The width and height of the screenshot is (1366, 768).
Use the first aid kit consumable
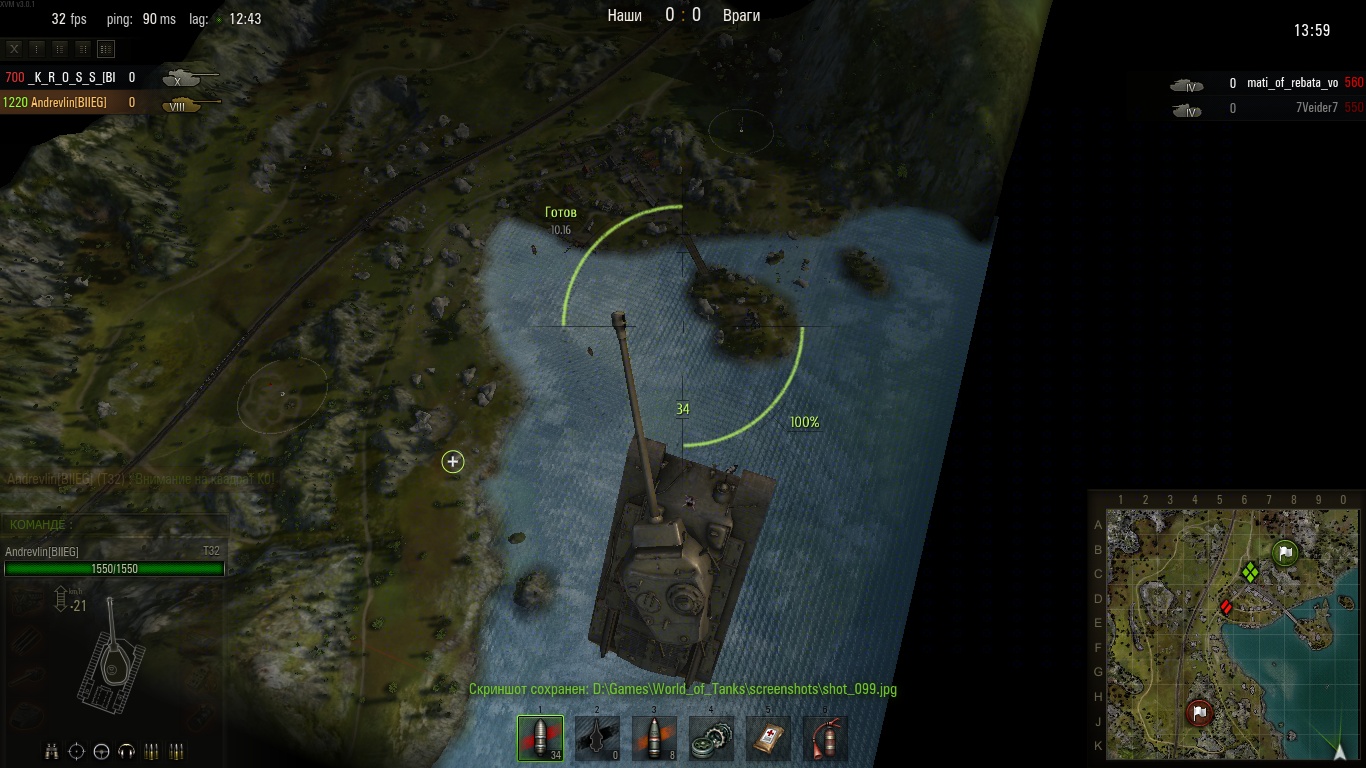pyautogui.click(x=768, y=738)
